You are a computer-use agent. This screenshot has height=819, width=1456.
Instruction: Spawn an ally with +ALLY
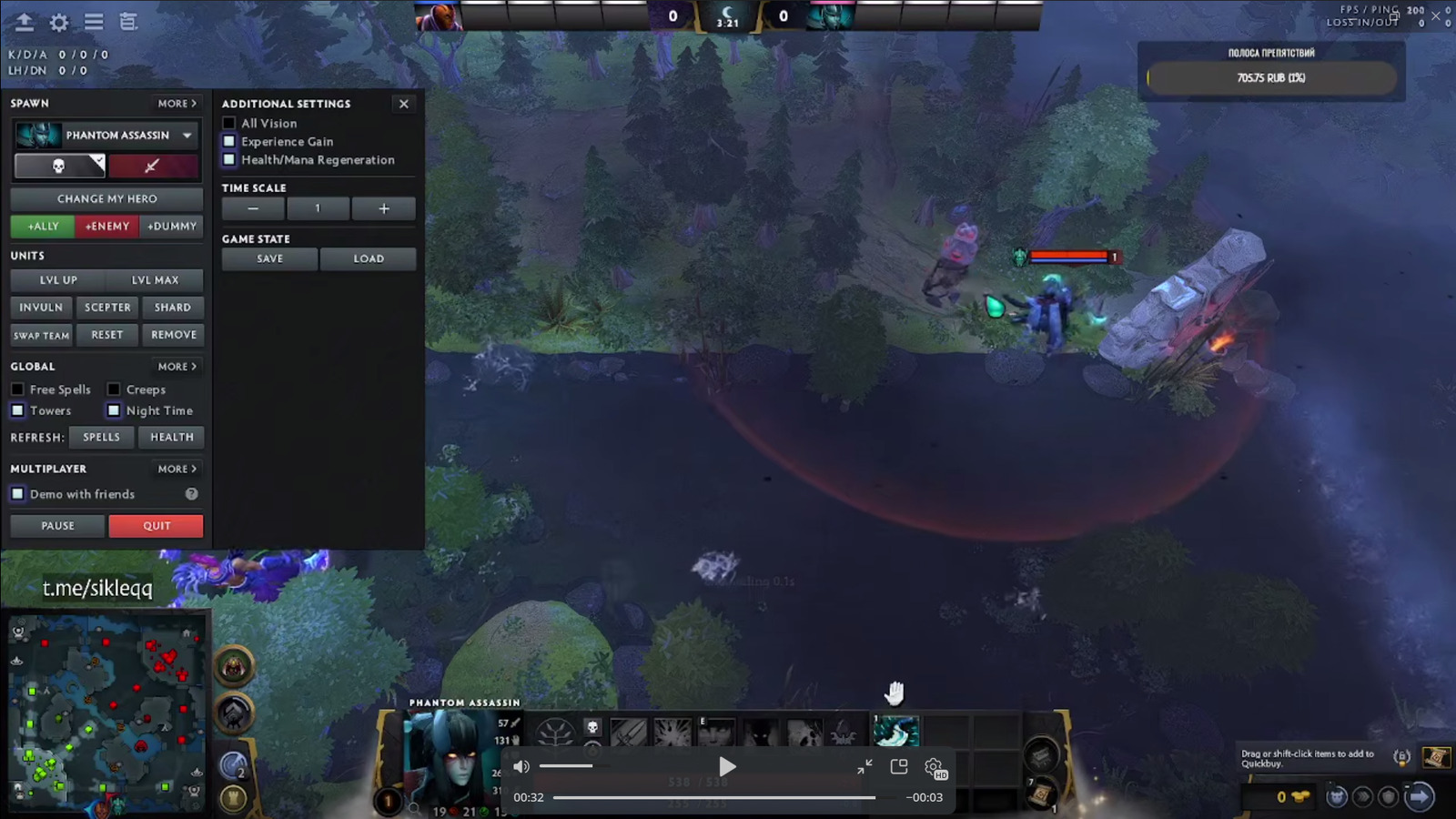[x=43, y=226]
